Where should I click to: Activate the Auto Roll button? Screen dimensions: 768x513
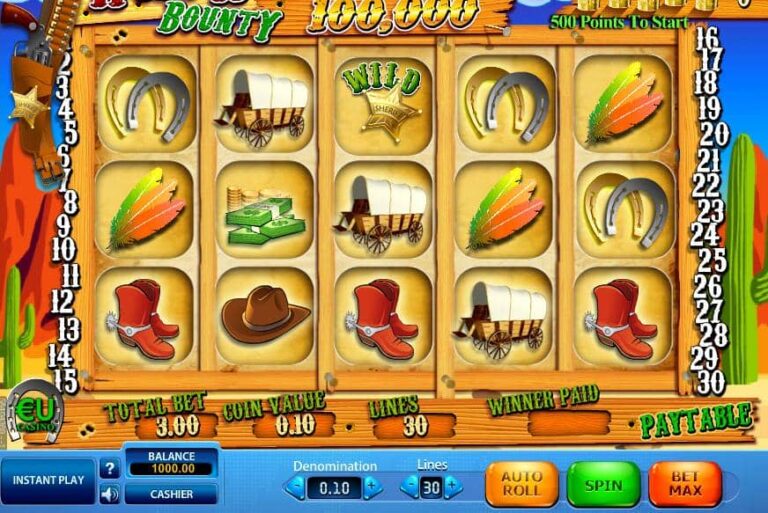pyautogui.click(x=521, y=485)
